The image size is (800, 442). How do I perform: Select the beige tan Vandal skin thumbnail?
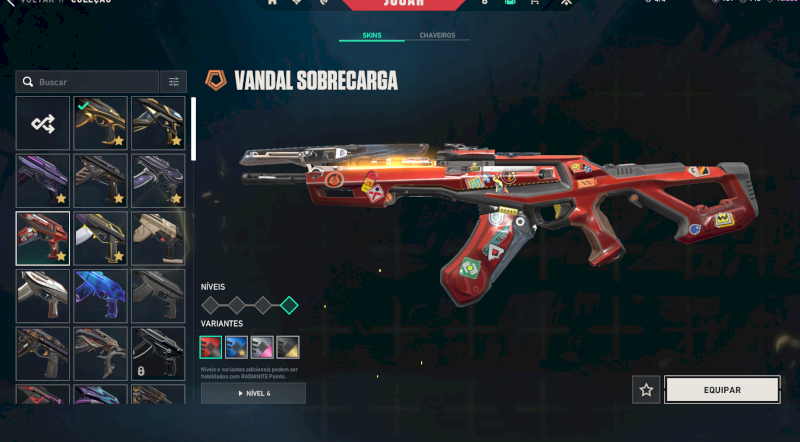[158, 238]
